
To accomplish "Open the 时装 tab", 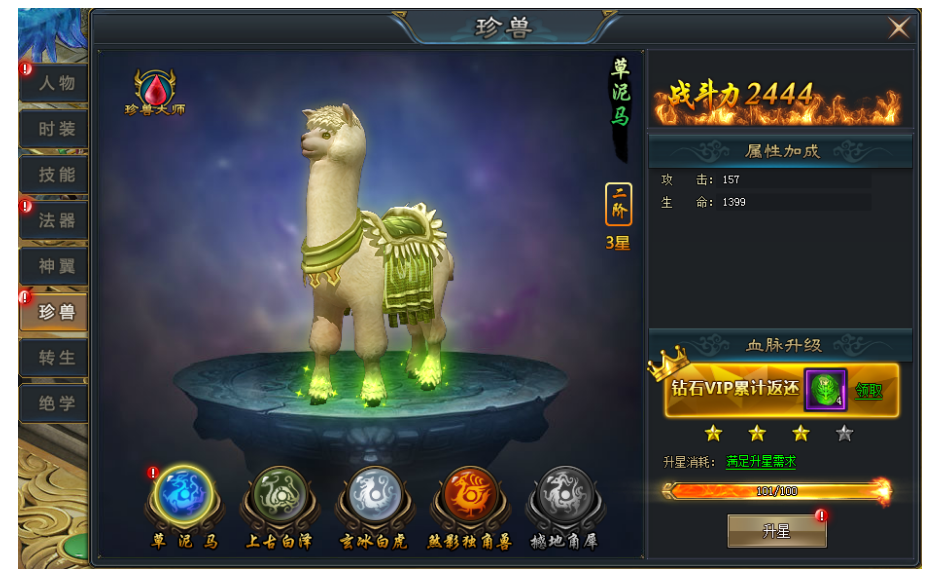I will point(57,129).
